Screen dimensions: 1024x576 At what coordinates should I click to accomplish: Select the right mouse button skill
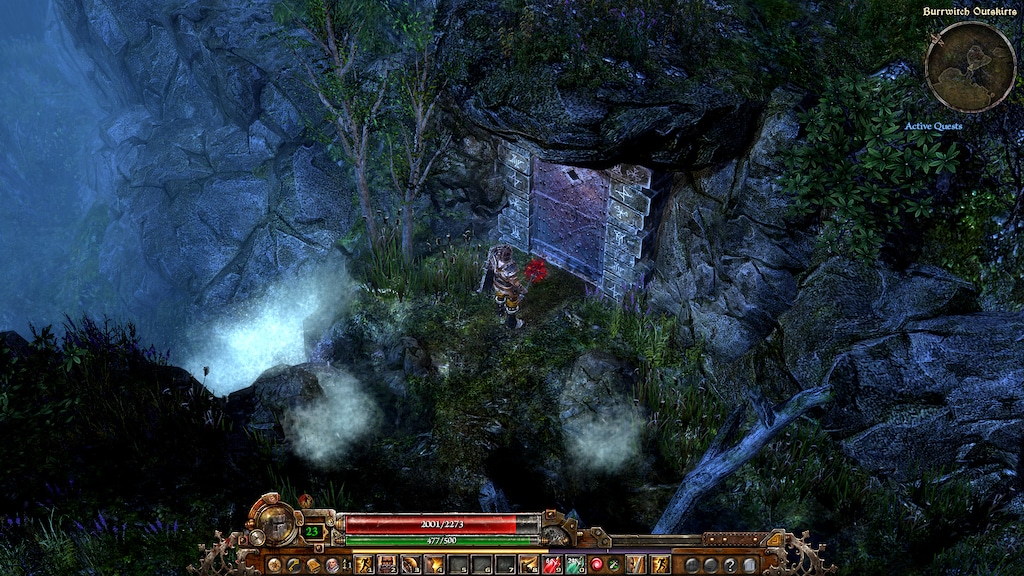coord(660,565)
